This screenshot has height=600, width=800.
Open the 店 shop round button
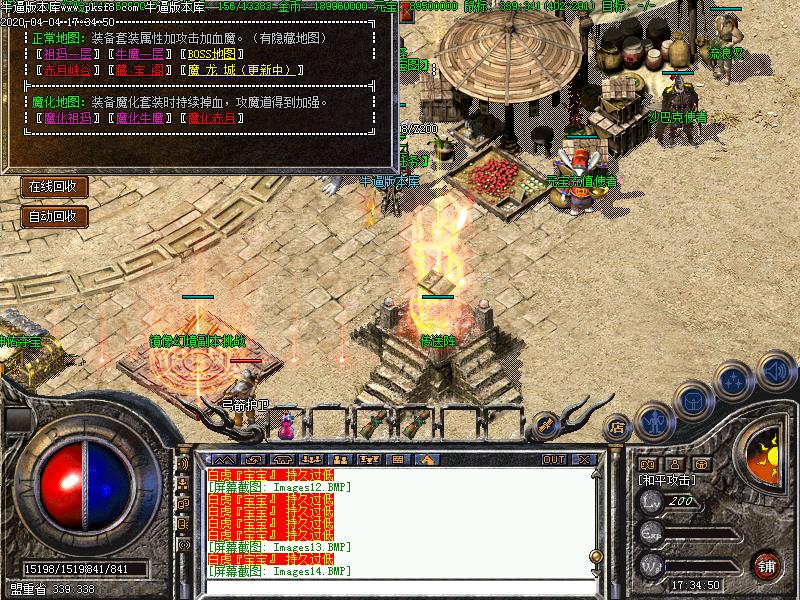(x=616, y=424)
